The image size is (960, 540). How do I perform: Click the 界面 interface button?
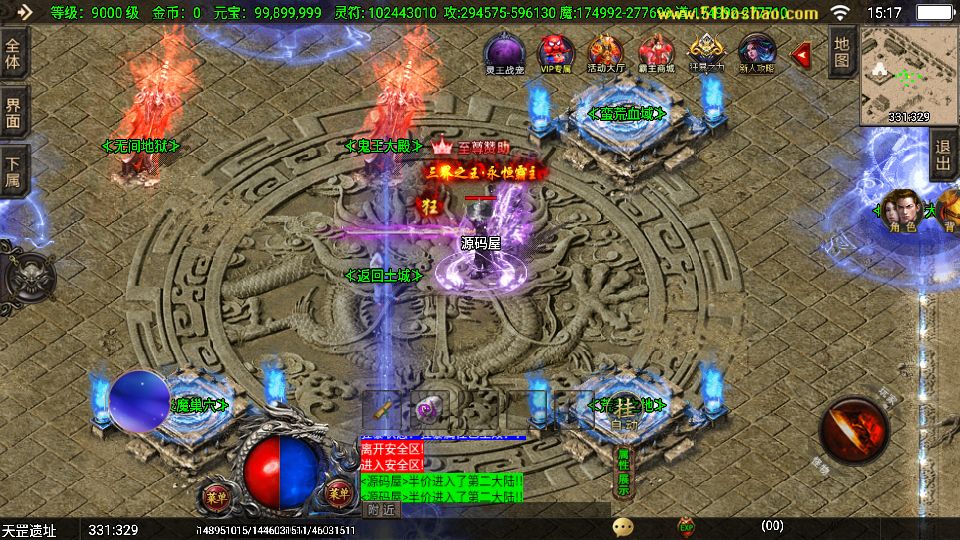coord(13,112)
